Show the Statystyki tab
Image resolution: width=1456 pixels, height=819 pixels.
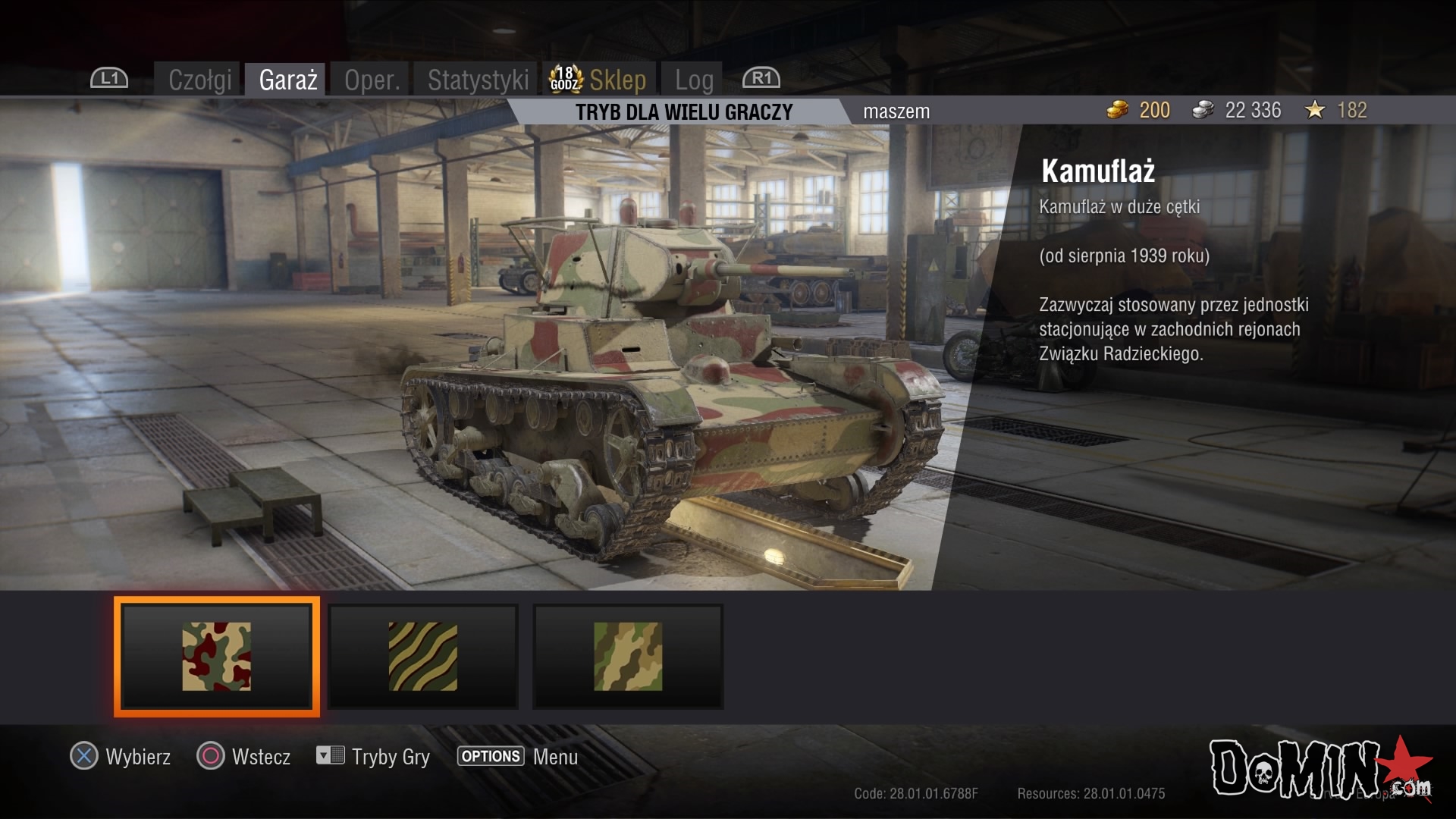point(478,80)
